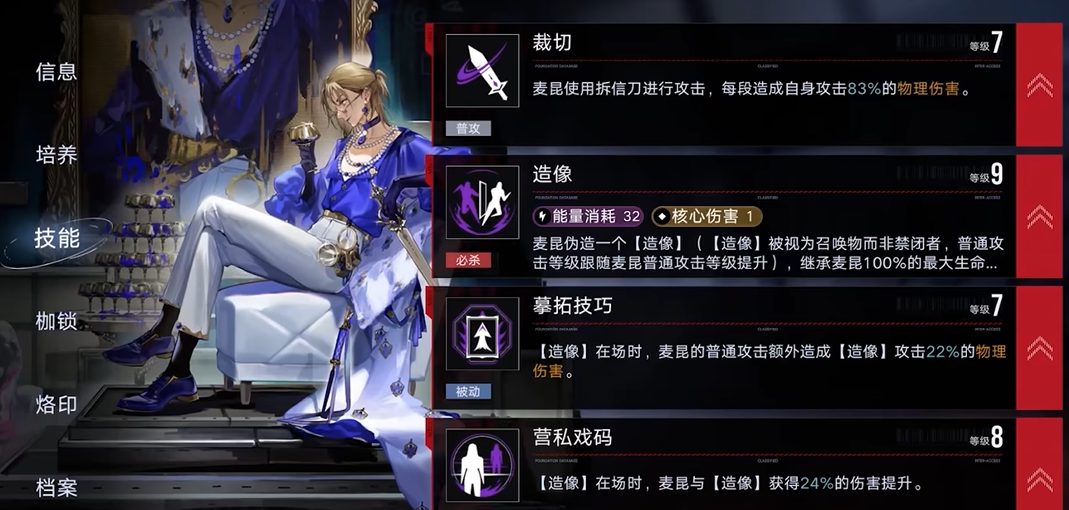
Task: Switch to the 培养 tab
Action: point(56,155)
